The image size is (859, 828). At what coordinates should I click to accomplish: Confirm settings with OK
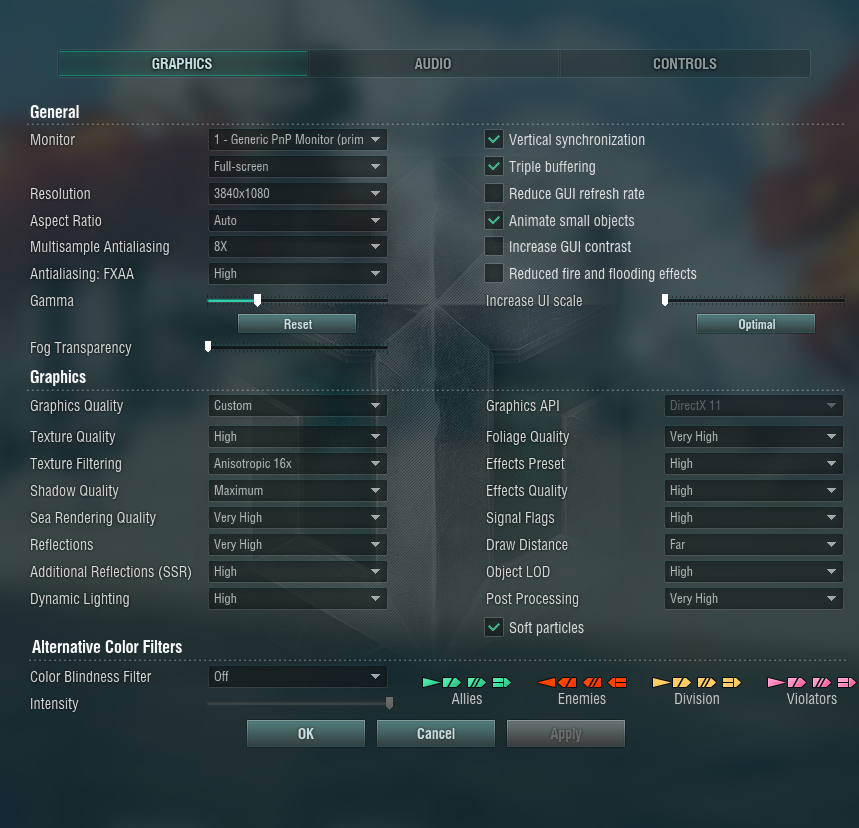306,734
